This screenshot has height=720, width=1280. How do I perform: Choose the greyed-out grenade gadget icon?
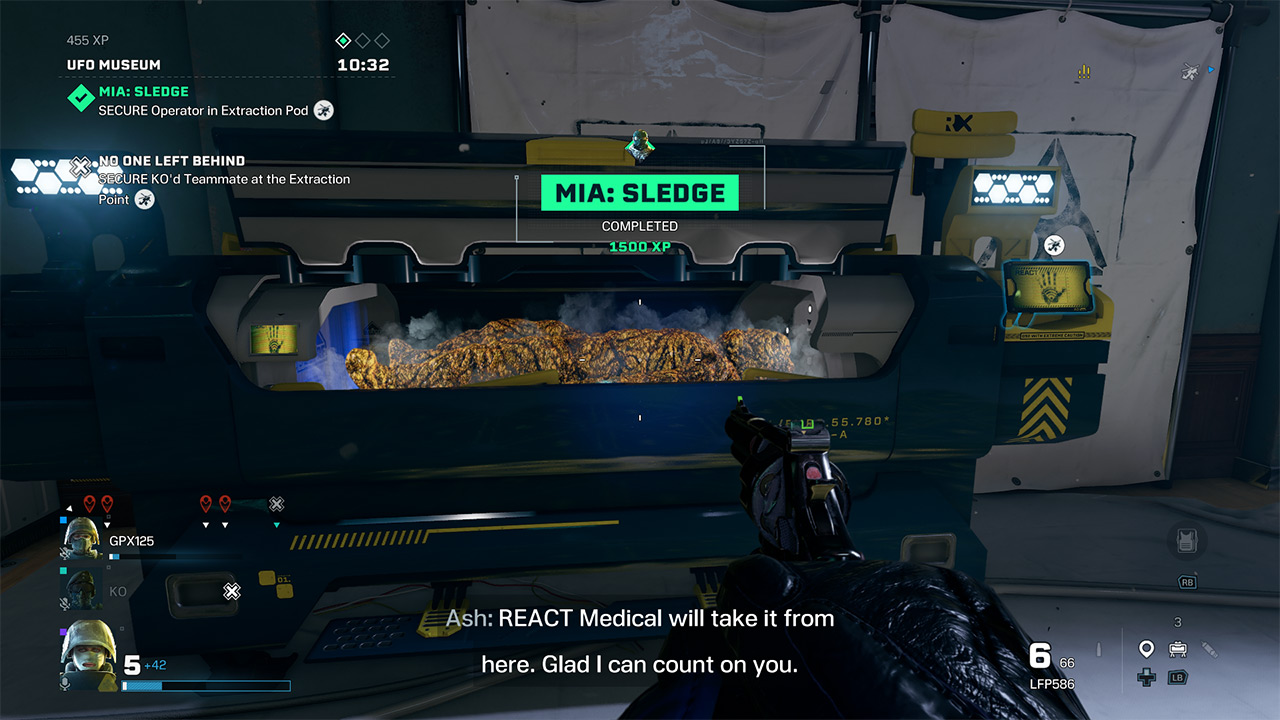(x=1209, y=649)
